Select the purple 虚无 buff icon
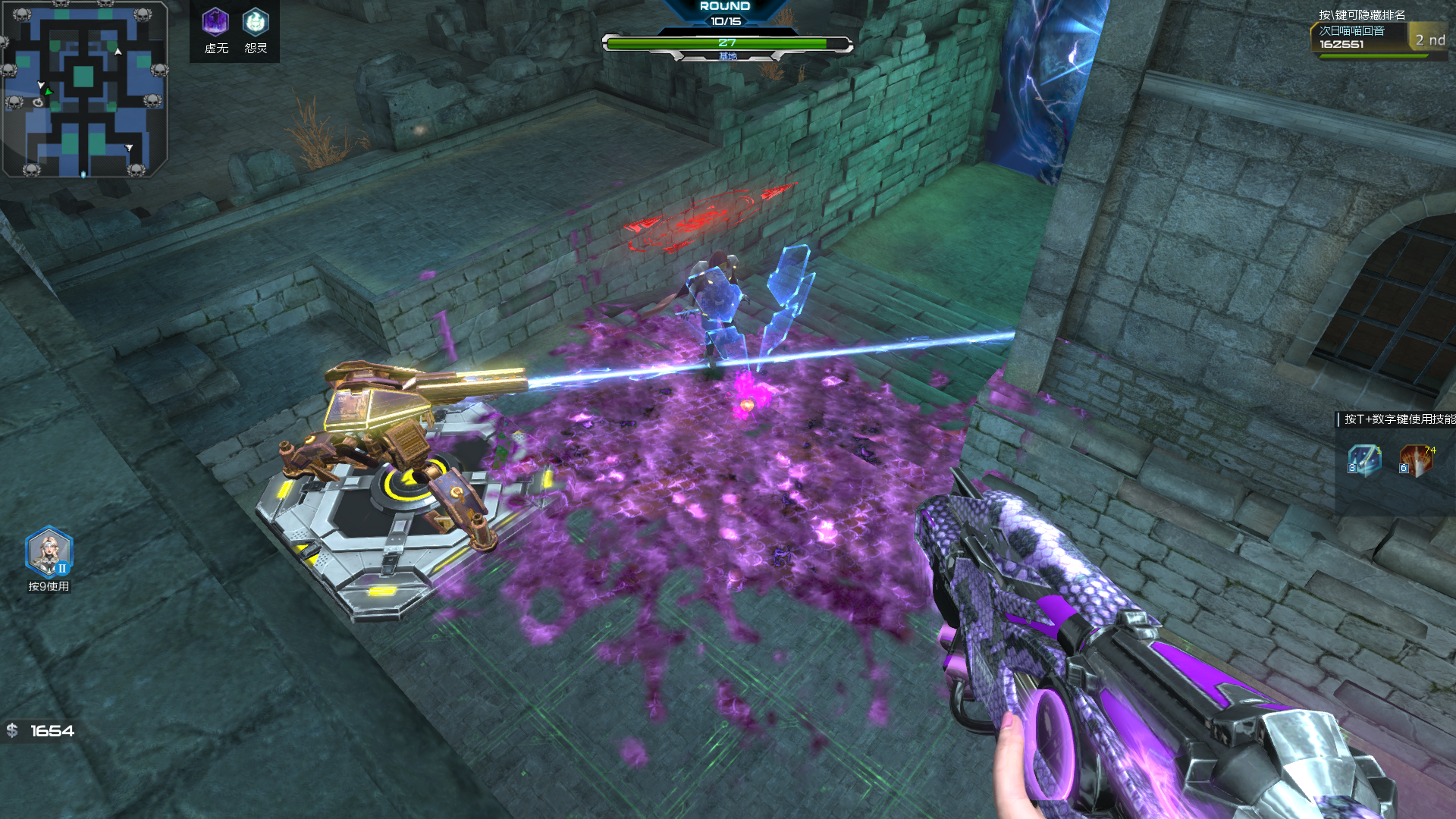Viewport: 1456px width, 819px height. click(215, 22)
